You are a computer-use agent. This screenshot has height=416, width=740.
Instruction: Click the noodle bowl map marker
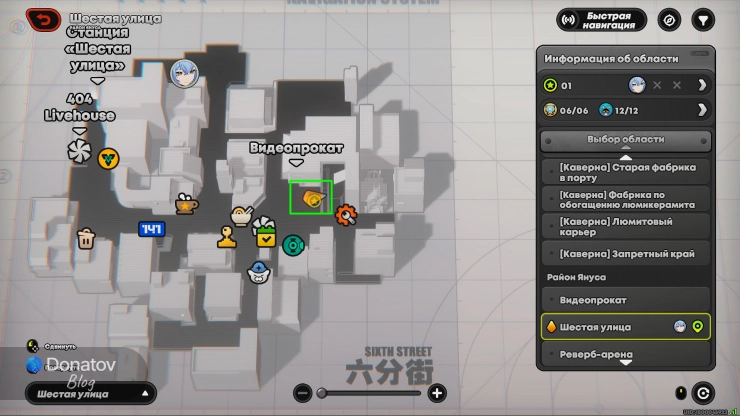tap(240, 215)
